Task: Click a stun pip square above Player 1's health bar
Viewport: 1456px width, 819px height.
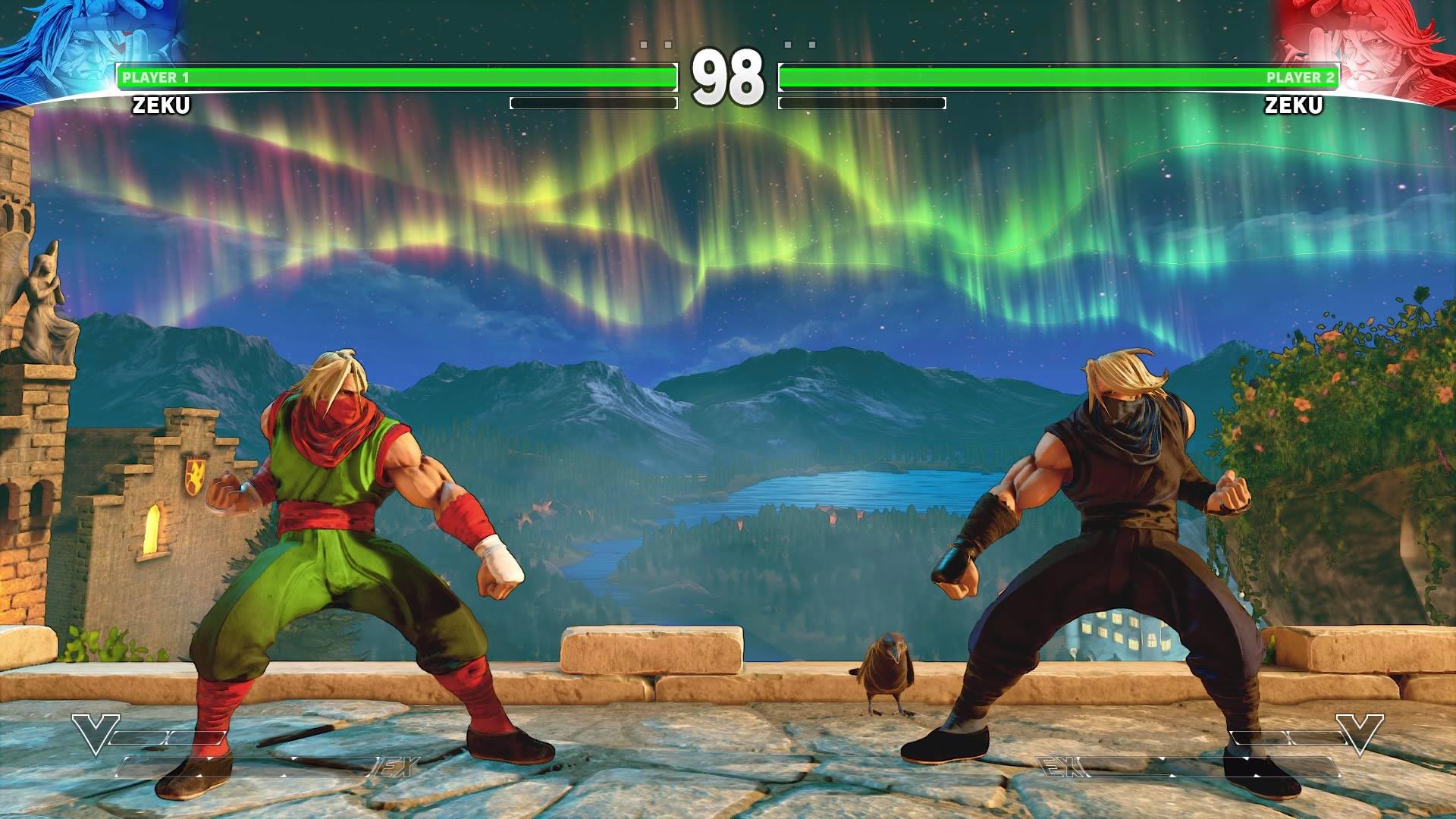Action: tap(643, 44)
